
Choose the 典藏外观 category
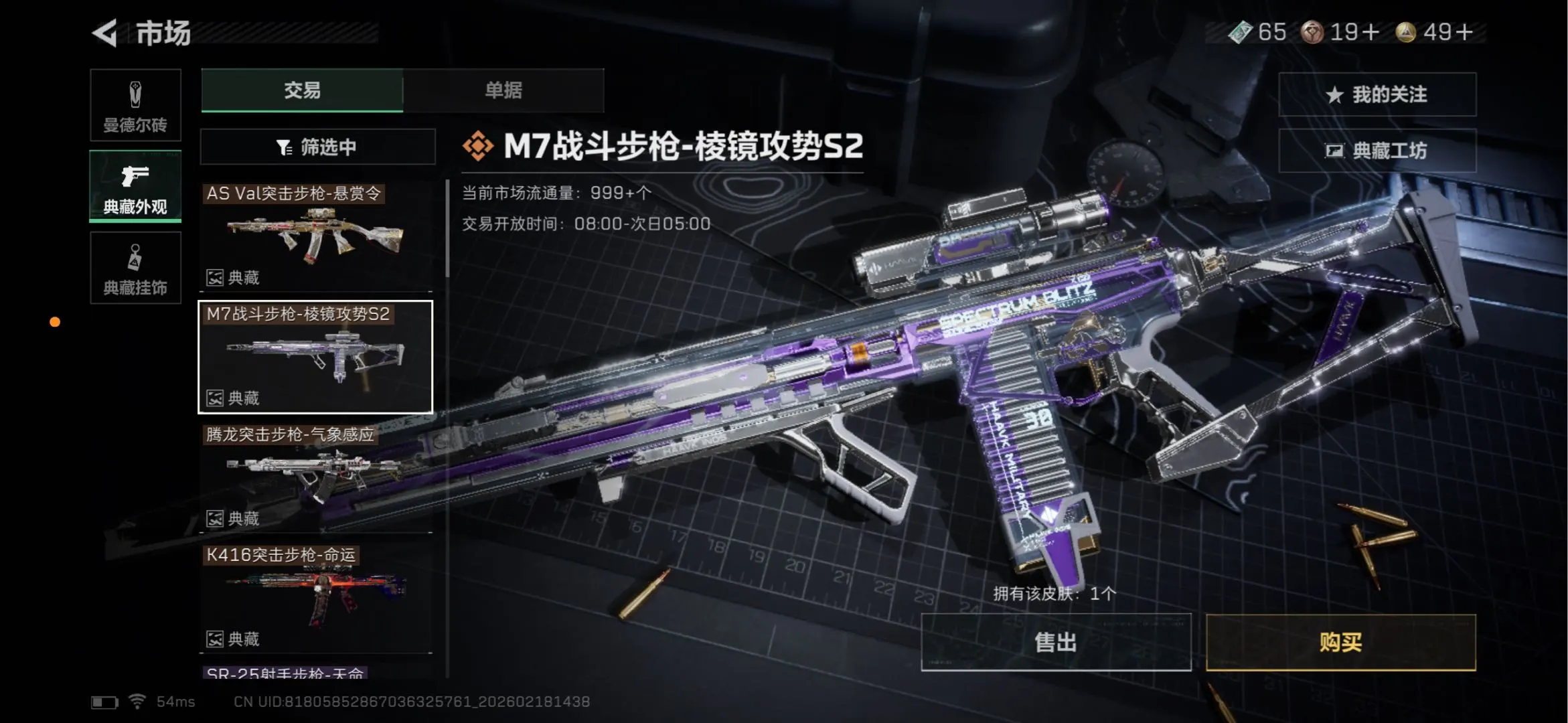[135, 186]
